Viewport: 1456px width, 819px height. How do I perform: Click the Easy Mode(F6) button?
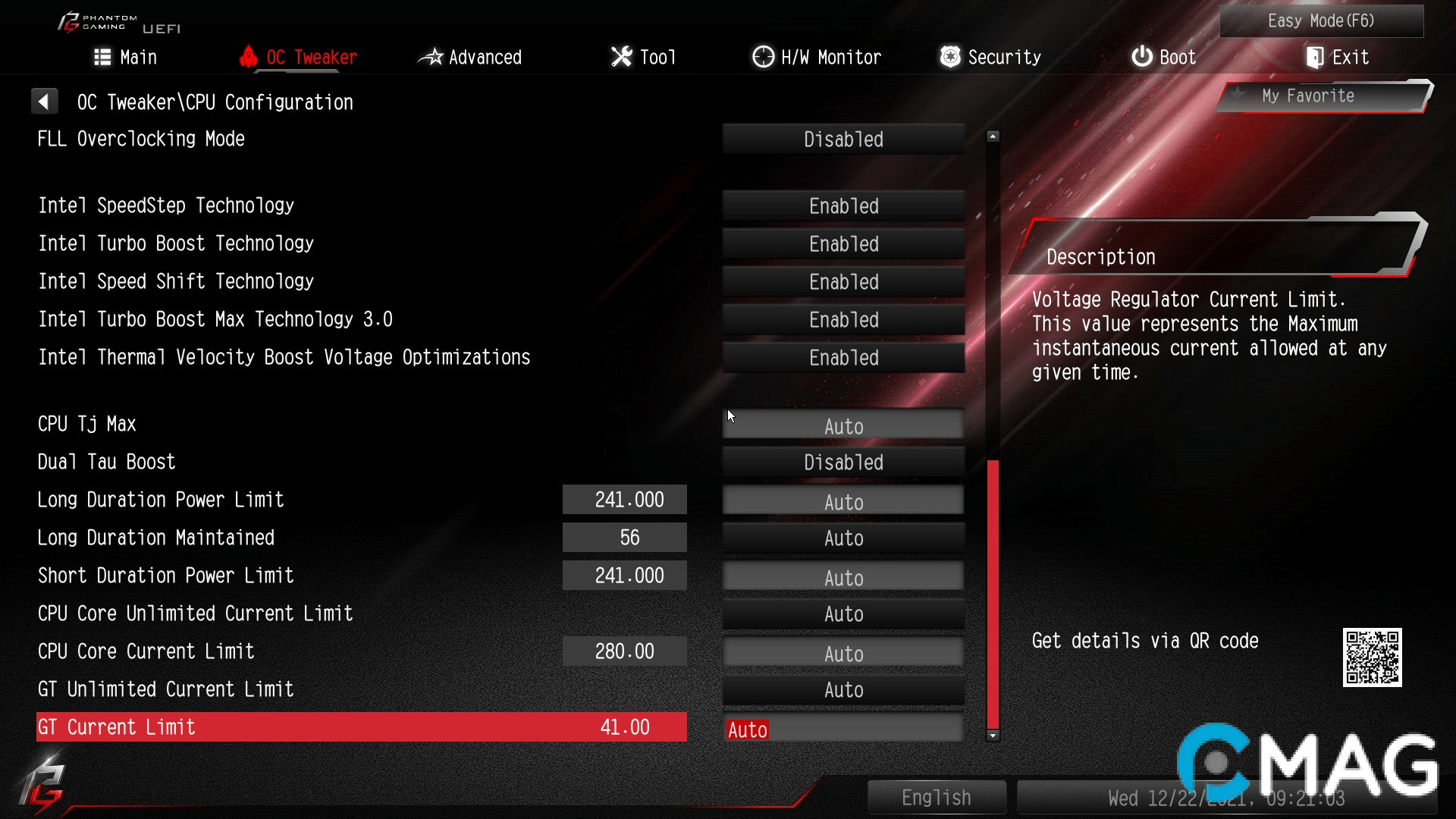tap(1321, 20)
